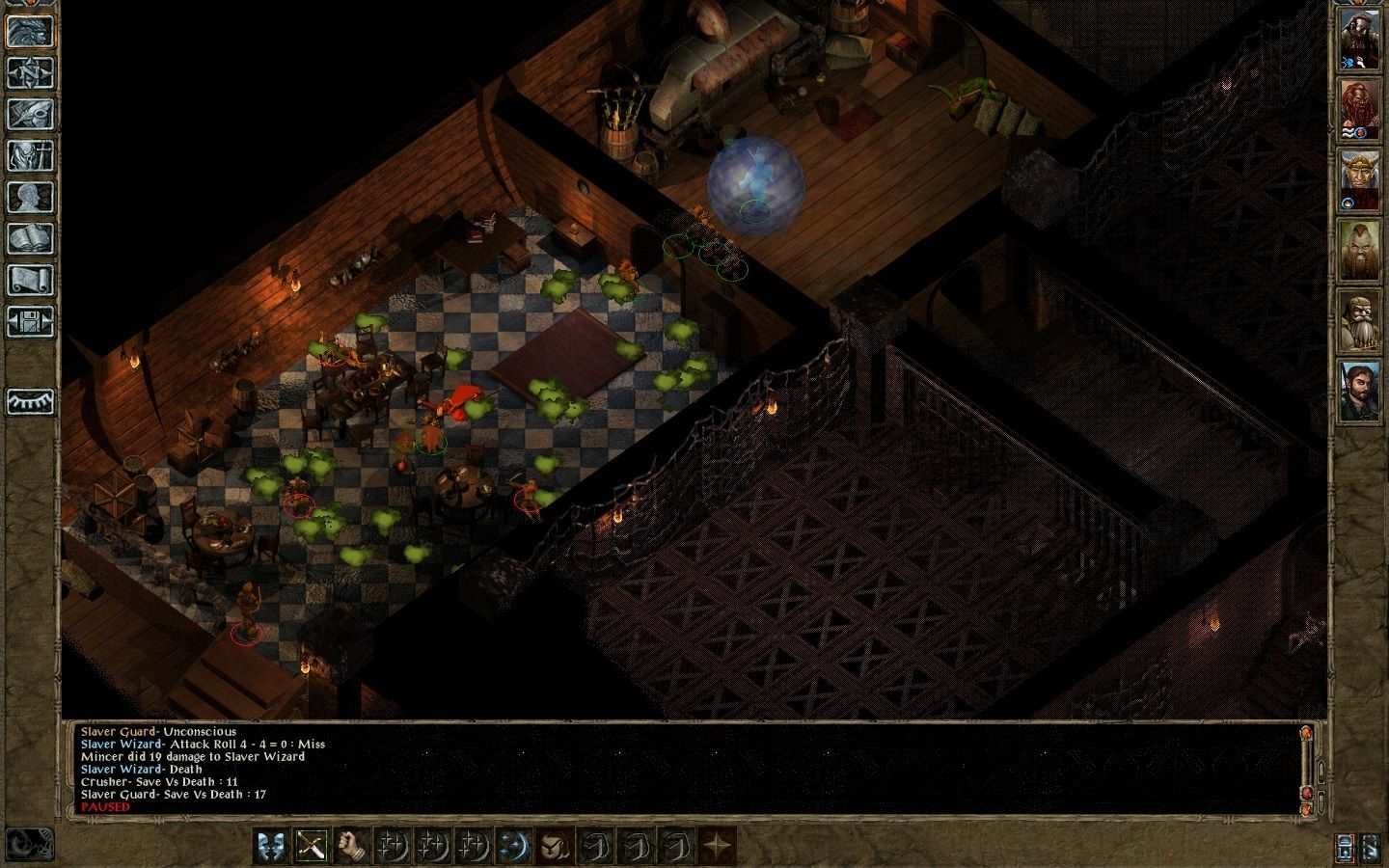Click the glowing blue crescent spell slot
Image resolution: width=1389 pixels, height=868 pixels.
click(x=514, y=846)
